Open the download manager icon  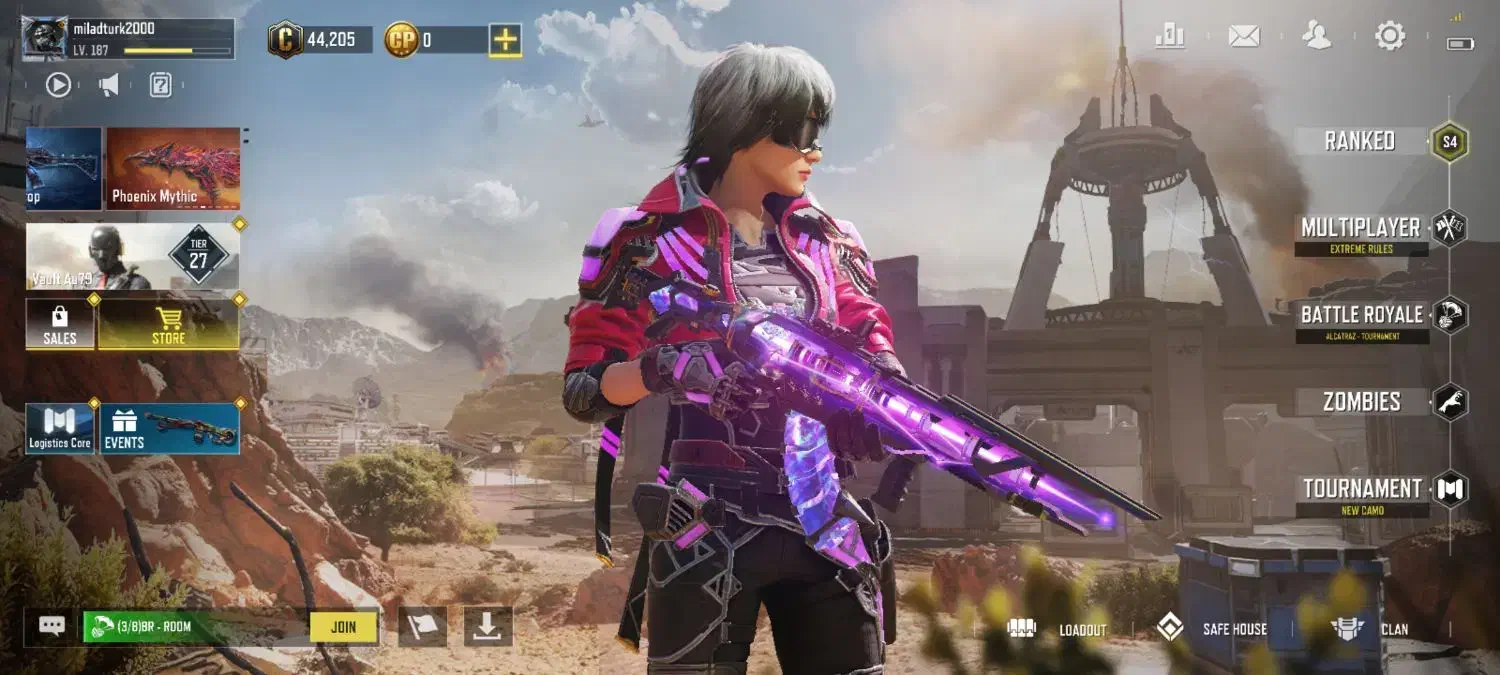tap(487, 626)
